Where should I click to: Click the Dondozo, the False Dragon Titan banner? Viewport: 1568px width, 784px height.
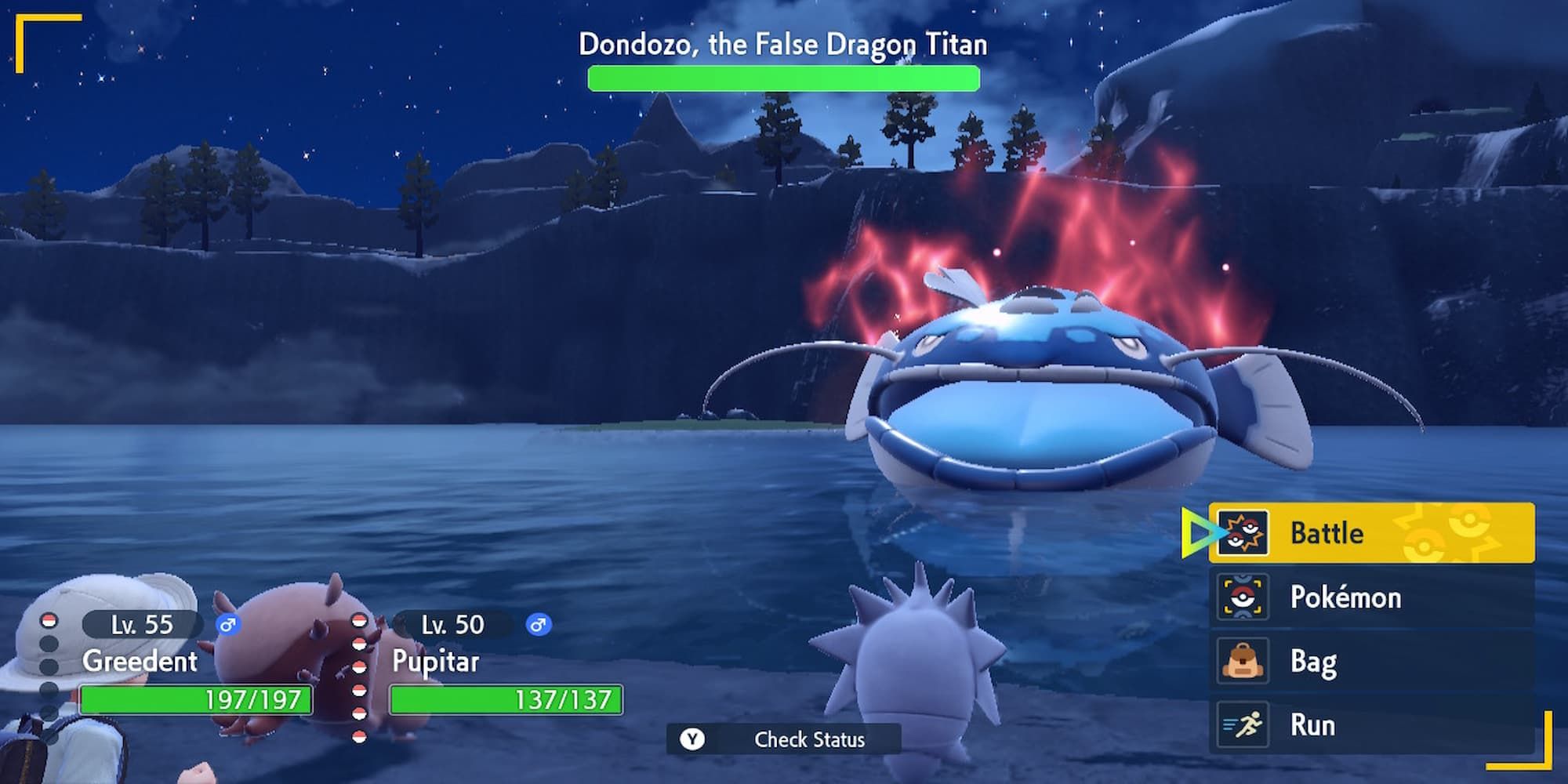[782, 45]
